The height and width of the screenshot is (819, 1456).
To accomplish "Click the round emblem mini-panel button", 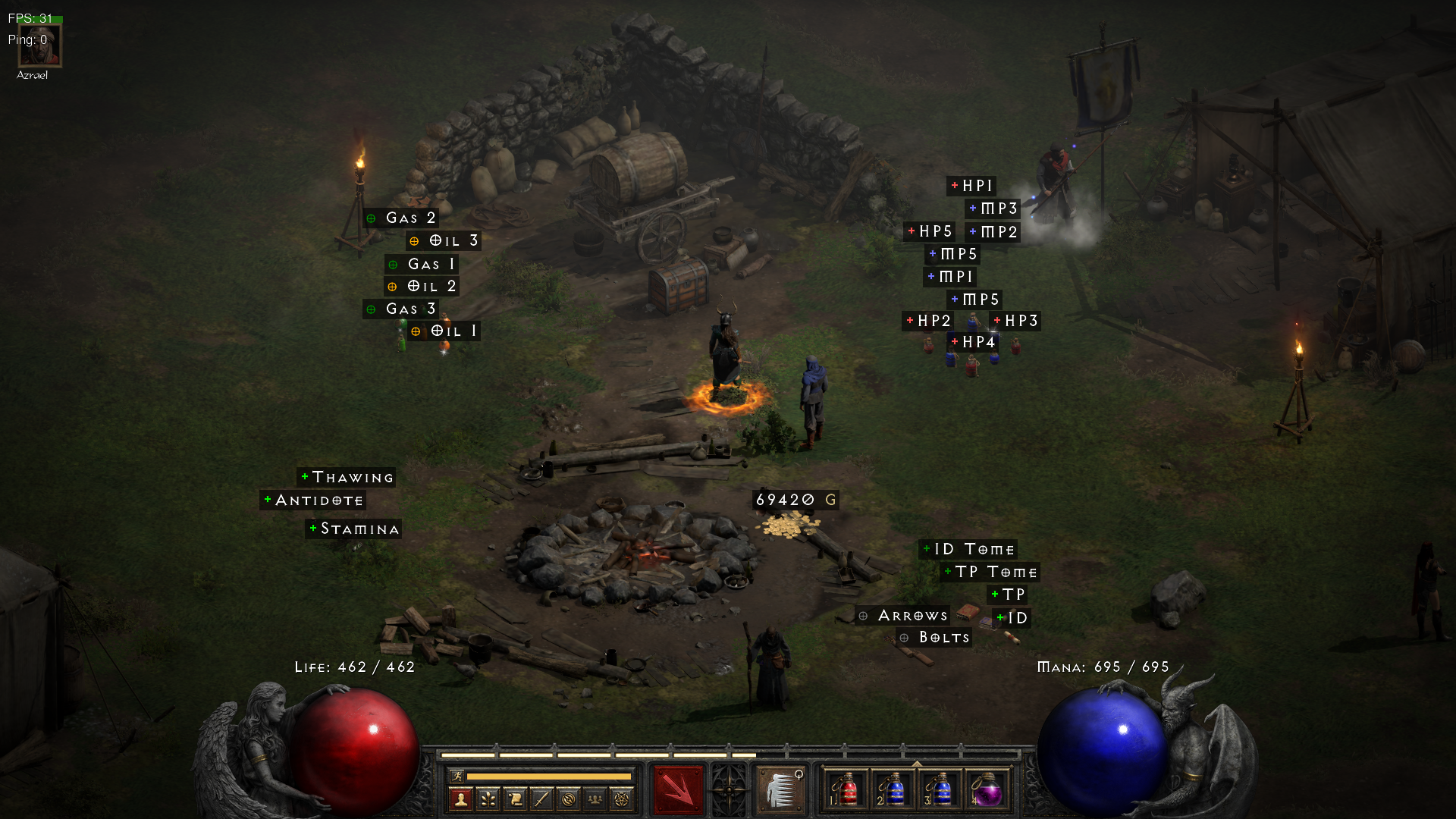I will coord(569,799).
